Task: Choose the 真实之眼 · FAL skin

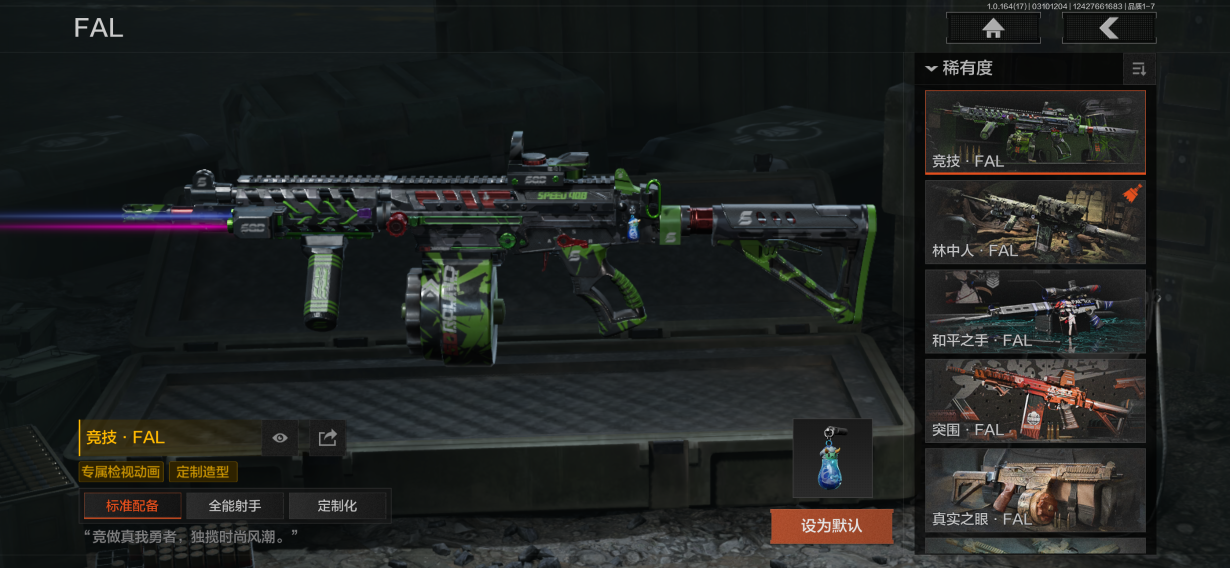Action: (x=1035, y=489)
